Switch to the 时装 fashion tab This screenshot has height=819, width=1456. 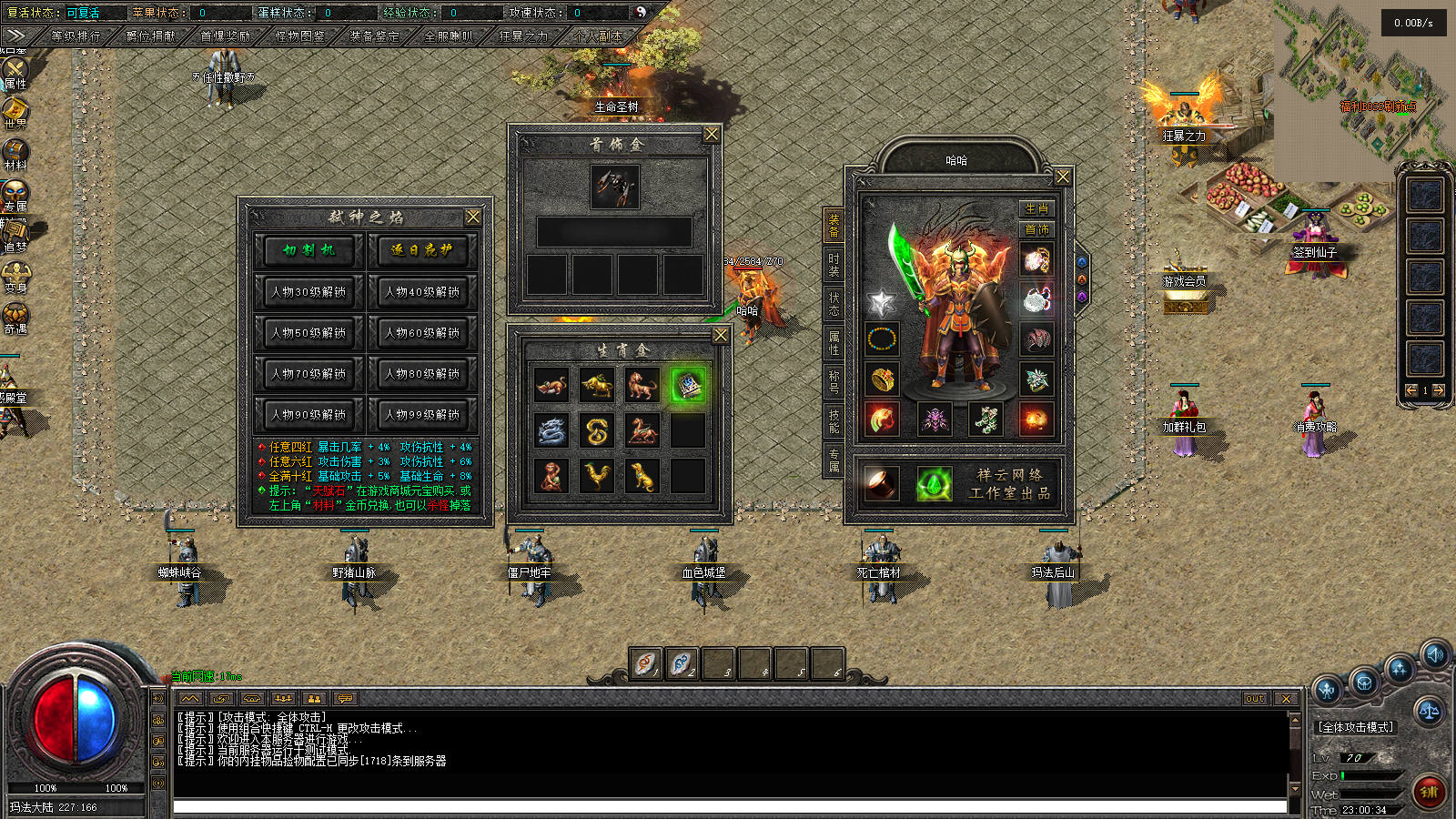834,264
